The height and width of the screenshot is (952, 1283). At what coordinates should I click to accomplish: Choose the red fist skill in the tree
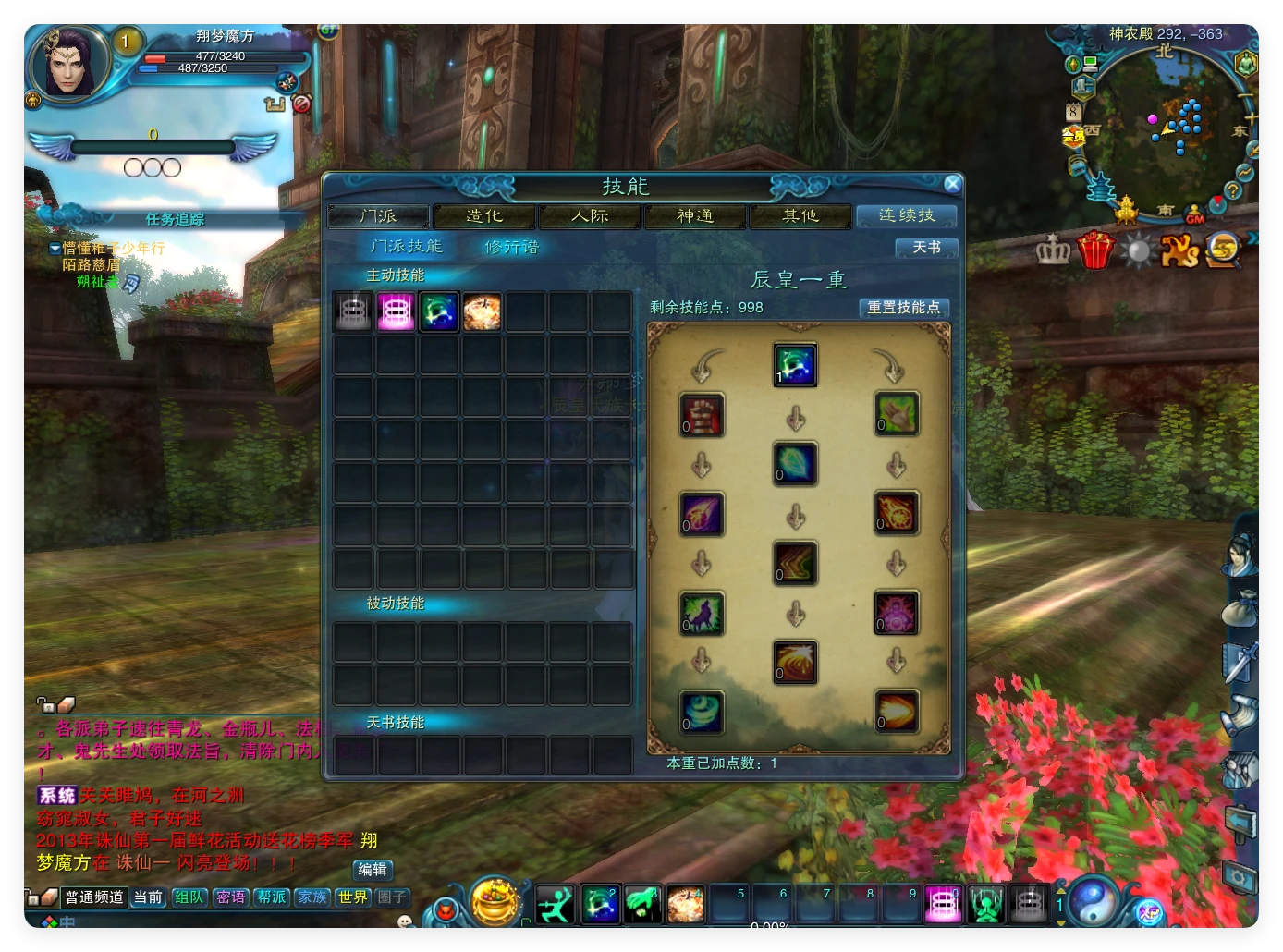[702, 415]
